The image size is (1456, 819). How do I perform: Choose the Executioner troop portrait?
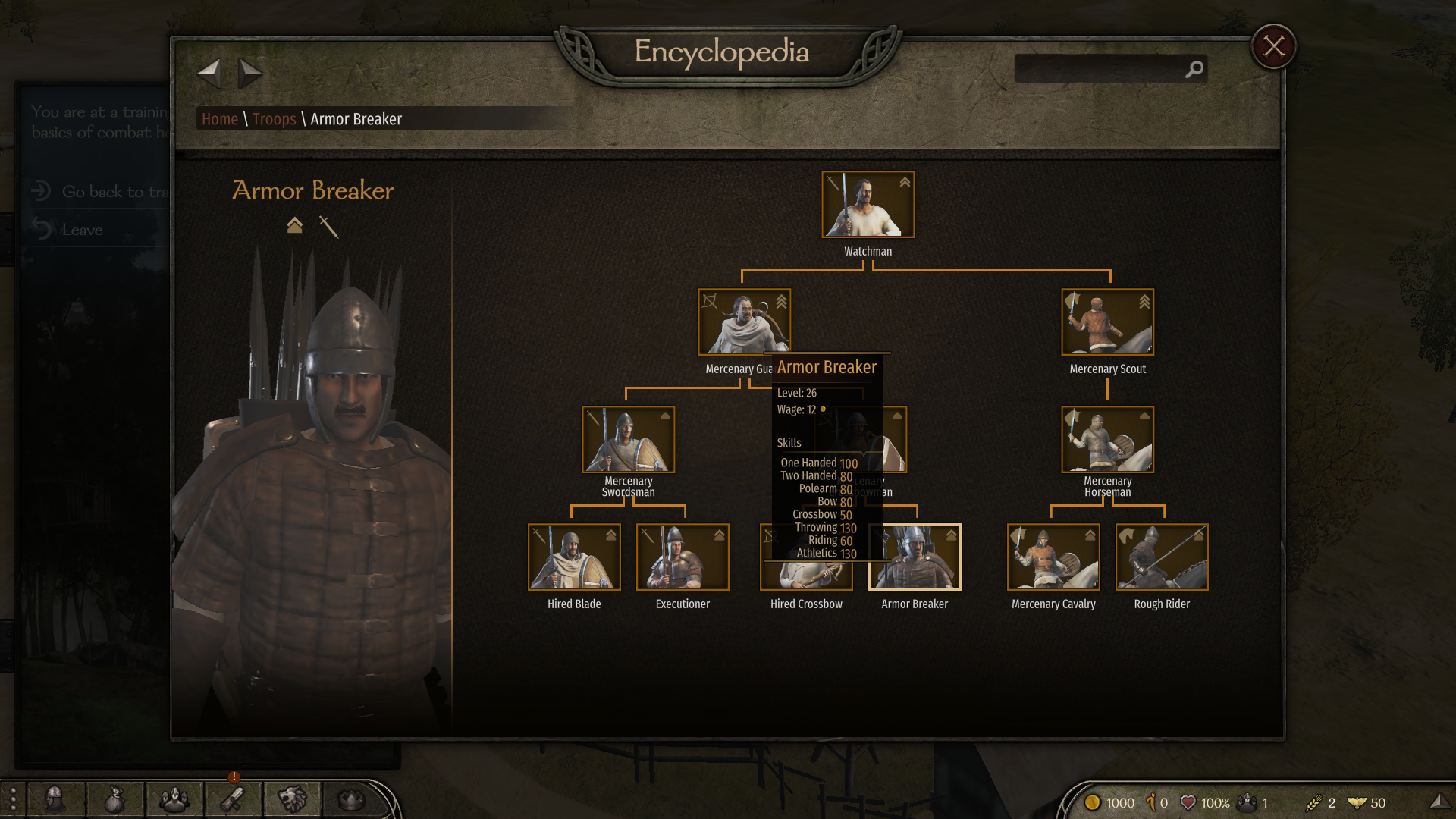[x=682, y=557]
